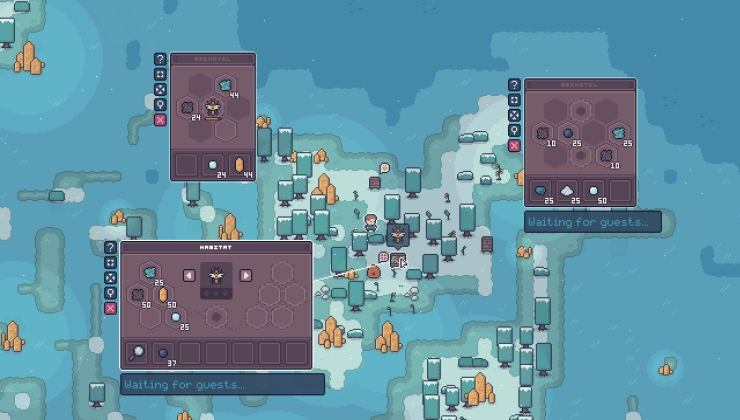Close the Habitat panel

tap(111, 308)
